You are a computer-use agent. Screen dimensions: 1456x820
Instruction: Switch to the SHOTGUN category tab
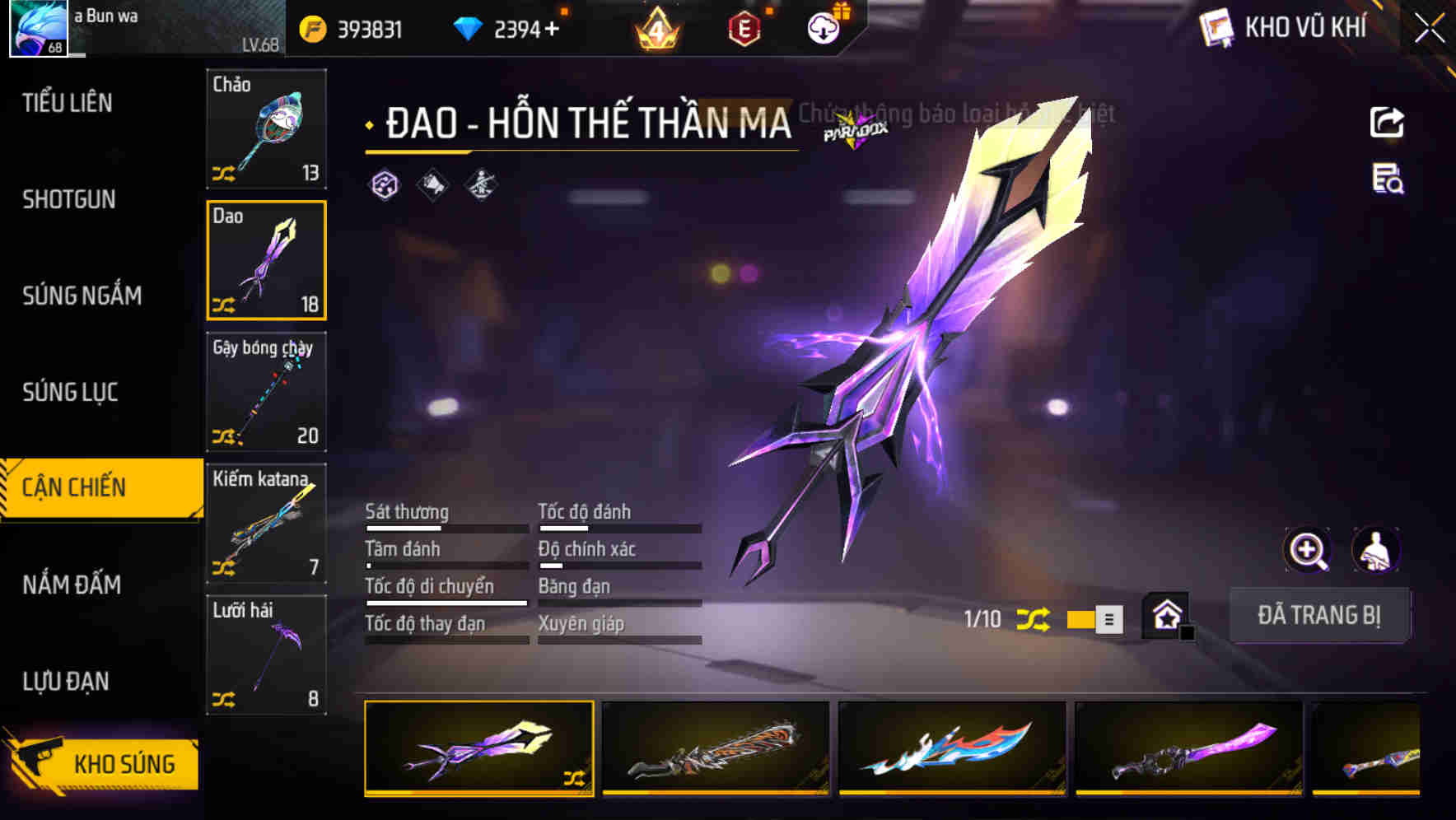(x=69, y=200)
